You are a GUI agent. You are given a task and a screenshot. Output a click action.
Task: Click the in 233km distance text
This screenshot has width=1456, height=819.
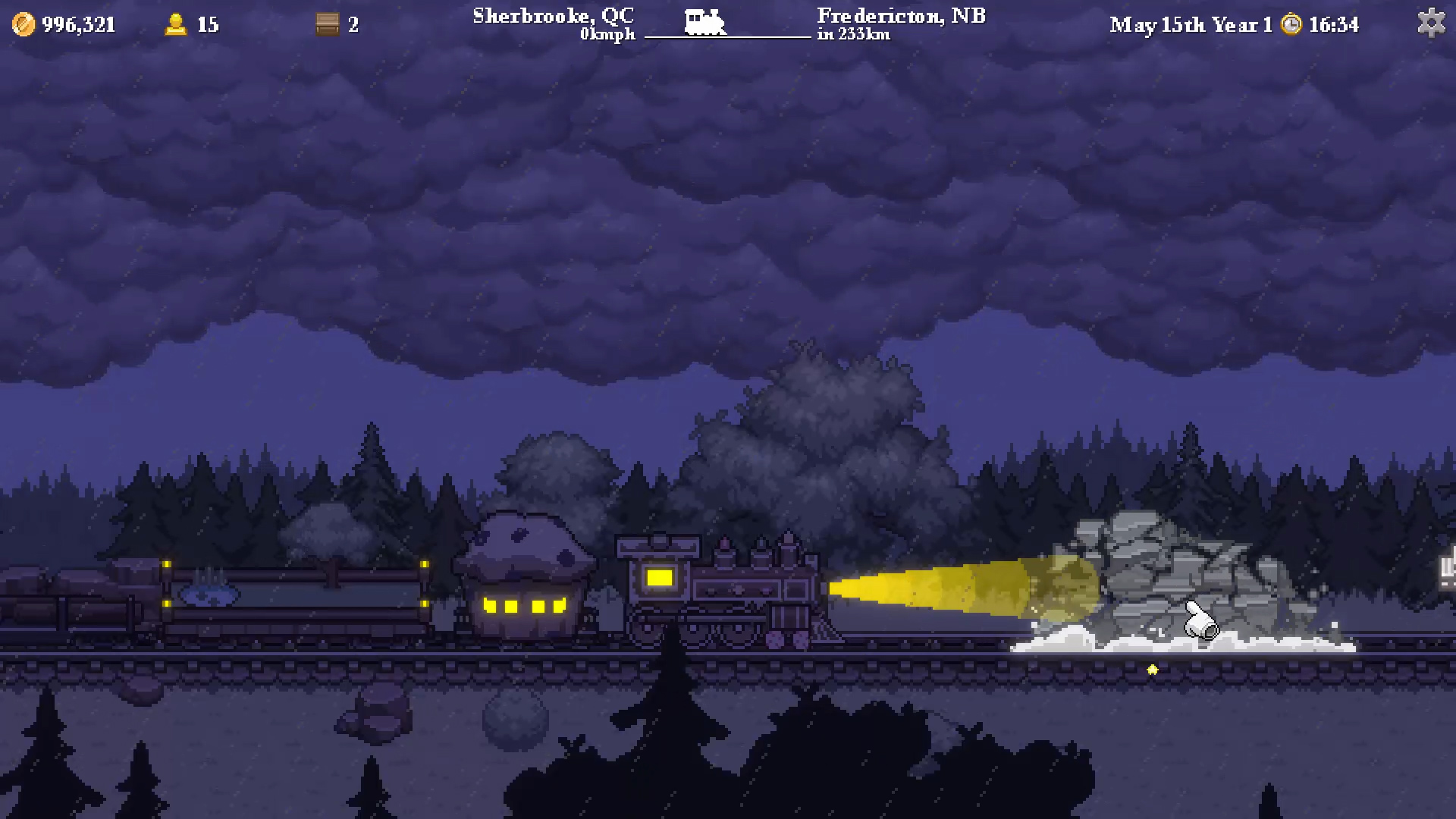(x=857, y=35)
